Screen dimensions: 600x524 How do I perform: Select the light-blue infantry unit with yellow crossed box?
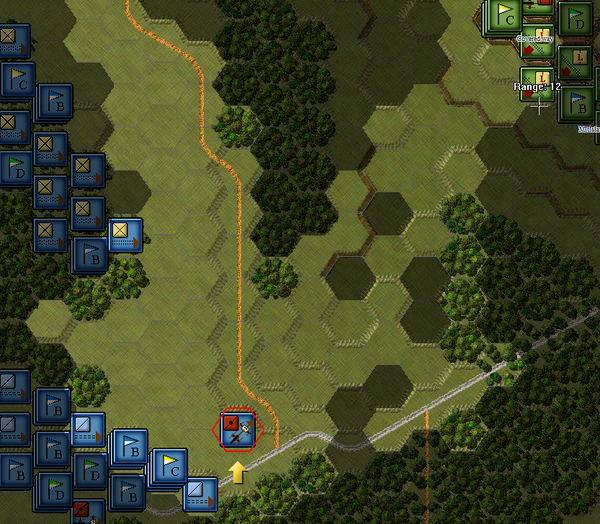(x=125, y=235)
